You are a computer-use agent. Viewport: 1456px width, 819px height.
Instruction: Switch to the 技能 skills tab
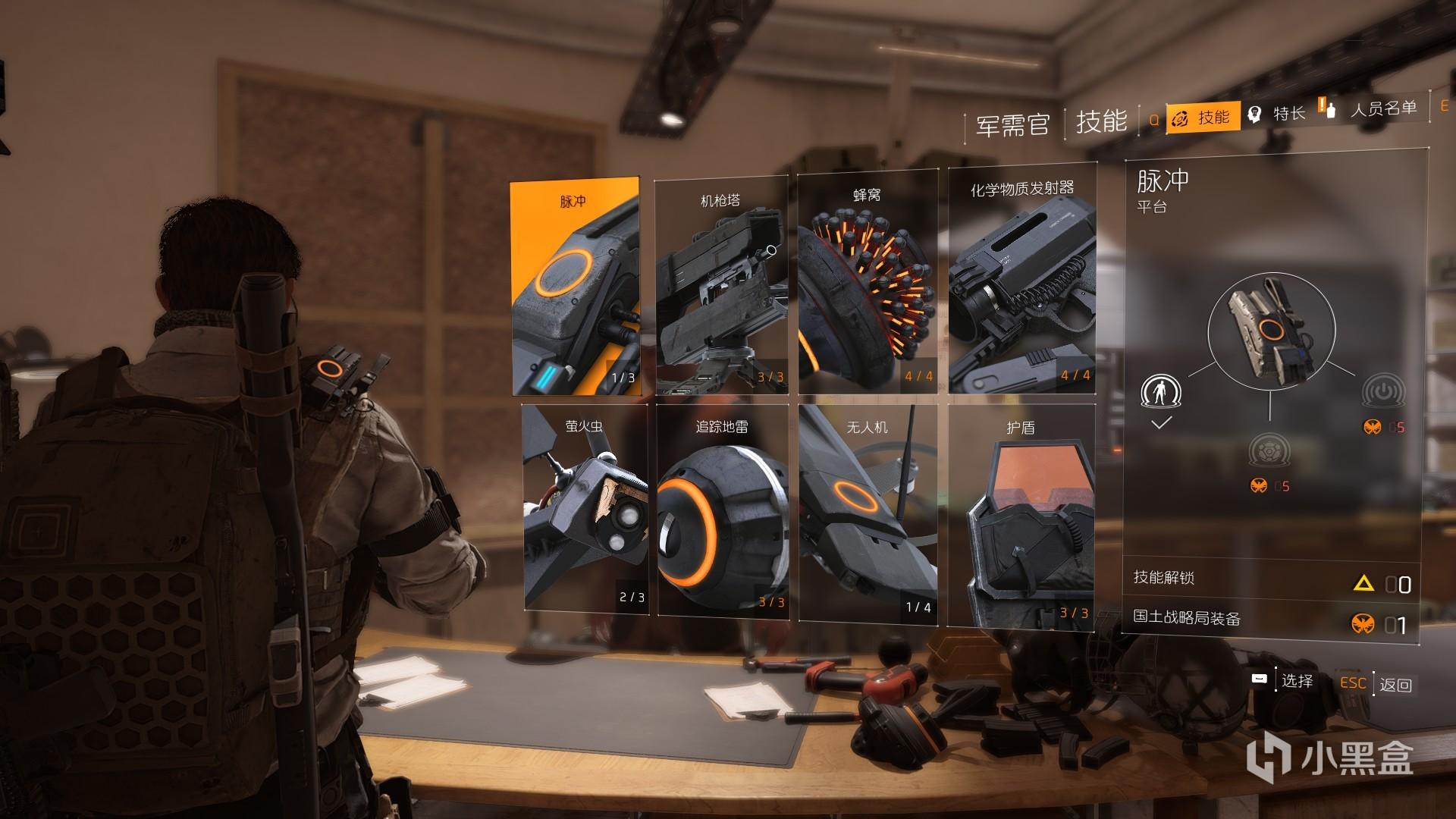point(1203,118)
